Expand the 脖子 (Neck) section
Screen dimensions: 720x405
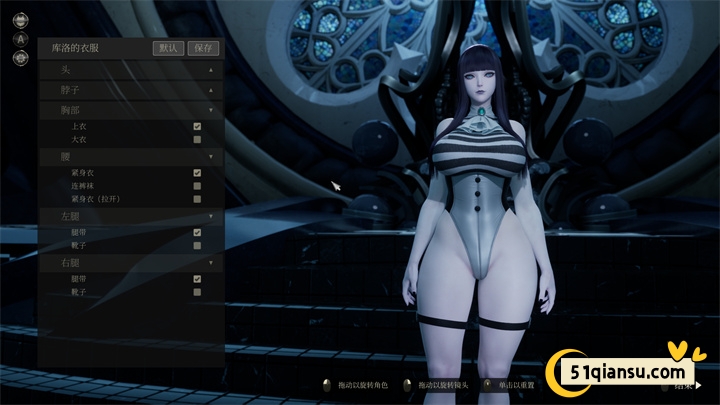click(x=211, y=90)
